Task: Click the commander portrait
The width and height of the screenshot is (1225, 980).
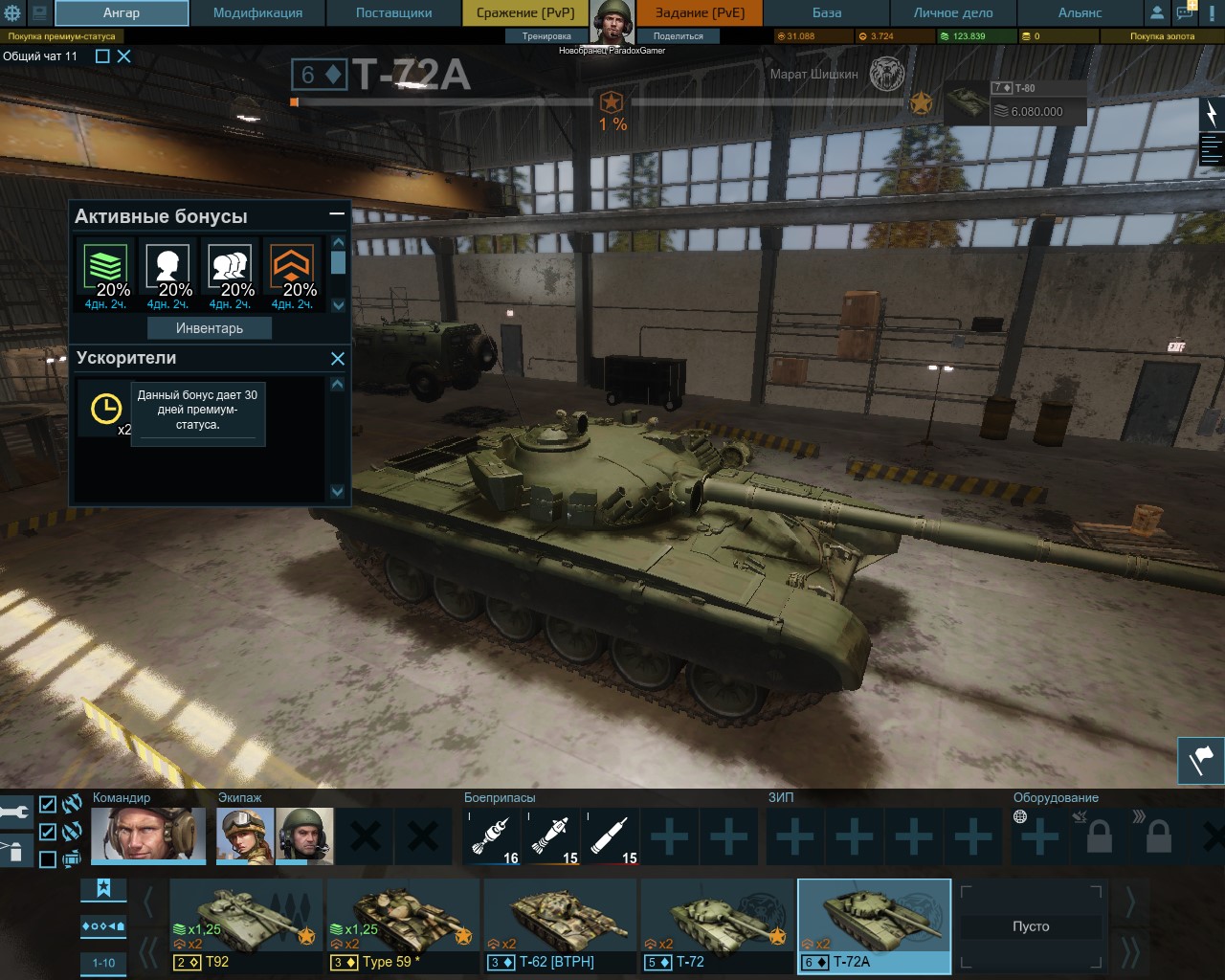Action: pyautogui.click(x=147, y=835)
